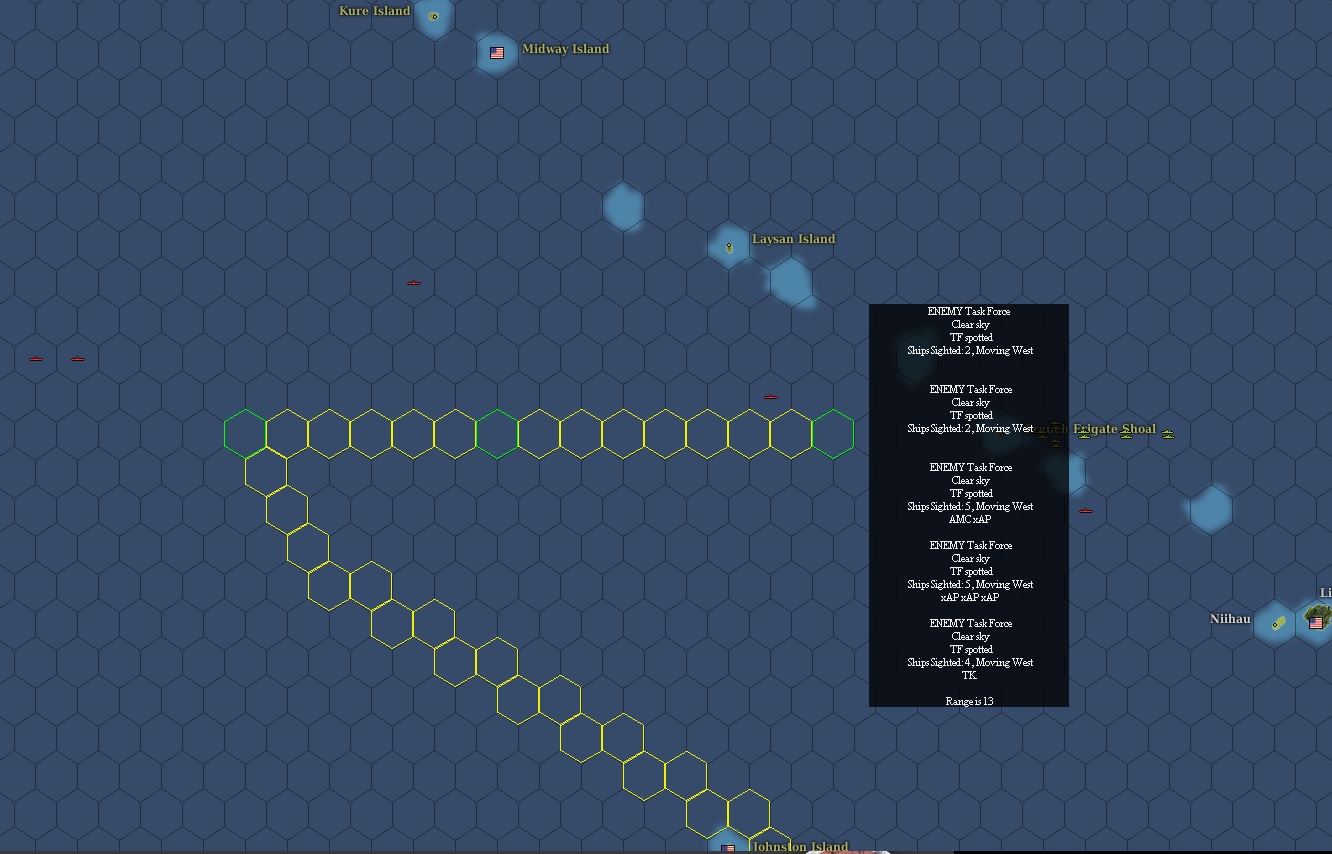Click the red sub silhouette above the task force panel
This screenshot has height=854, width=1332.
(x=770, y=396)
